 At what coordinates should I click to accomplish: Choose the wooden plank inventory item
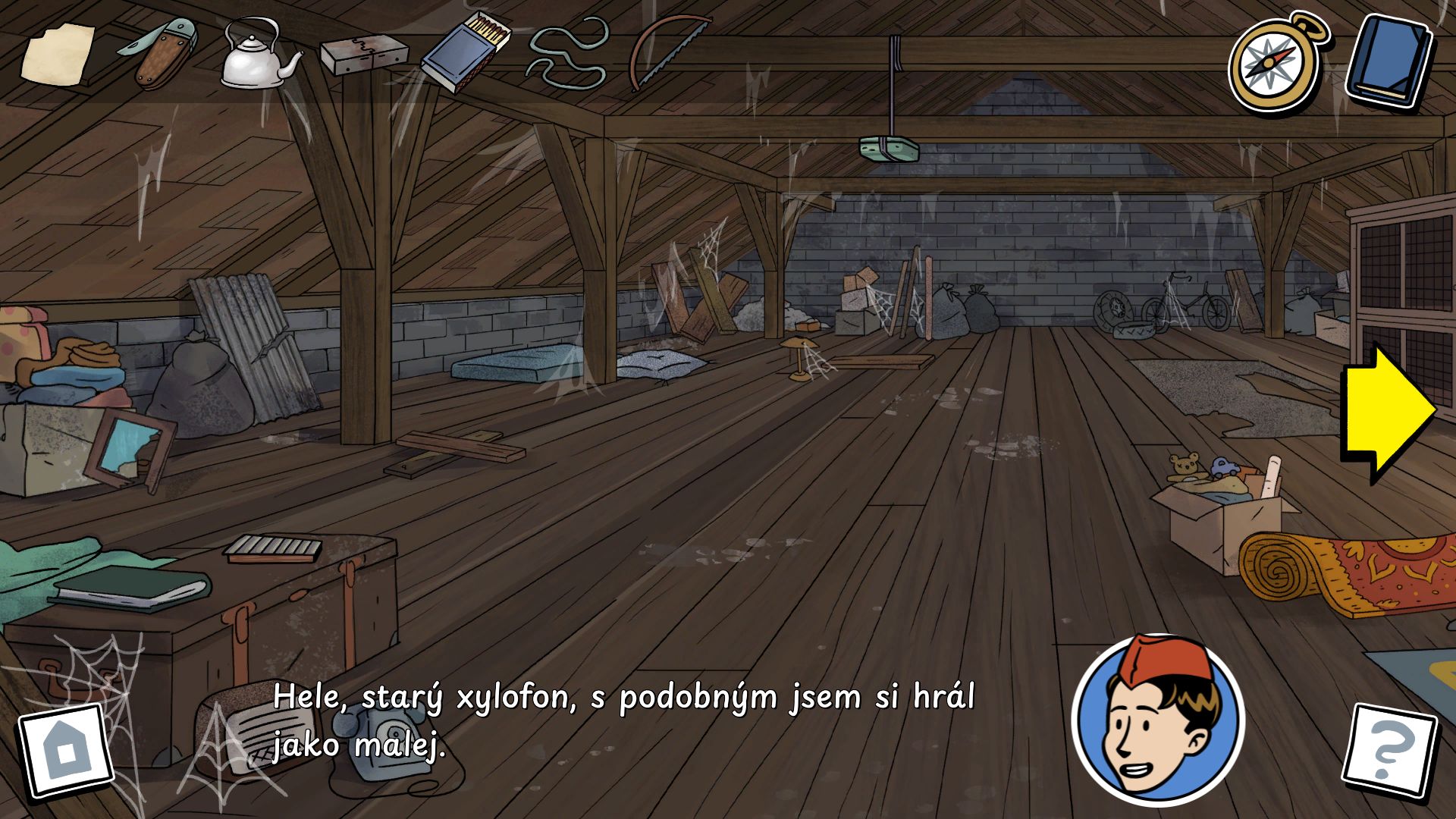363,56
